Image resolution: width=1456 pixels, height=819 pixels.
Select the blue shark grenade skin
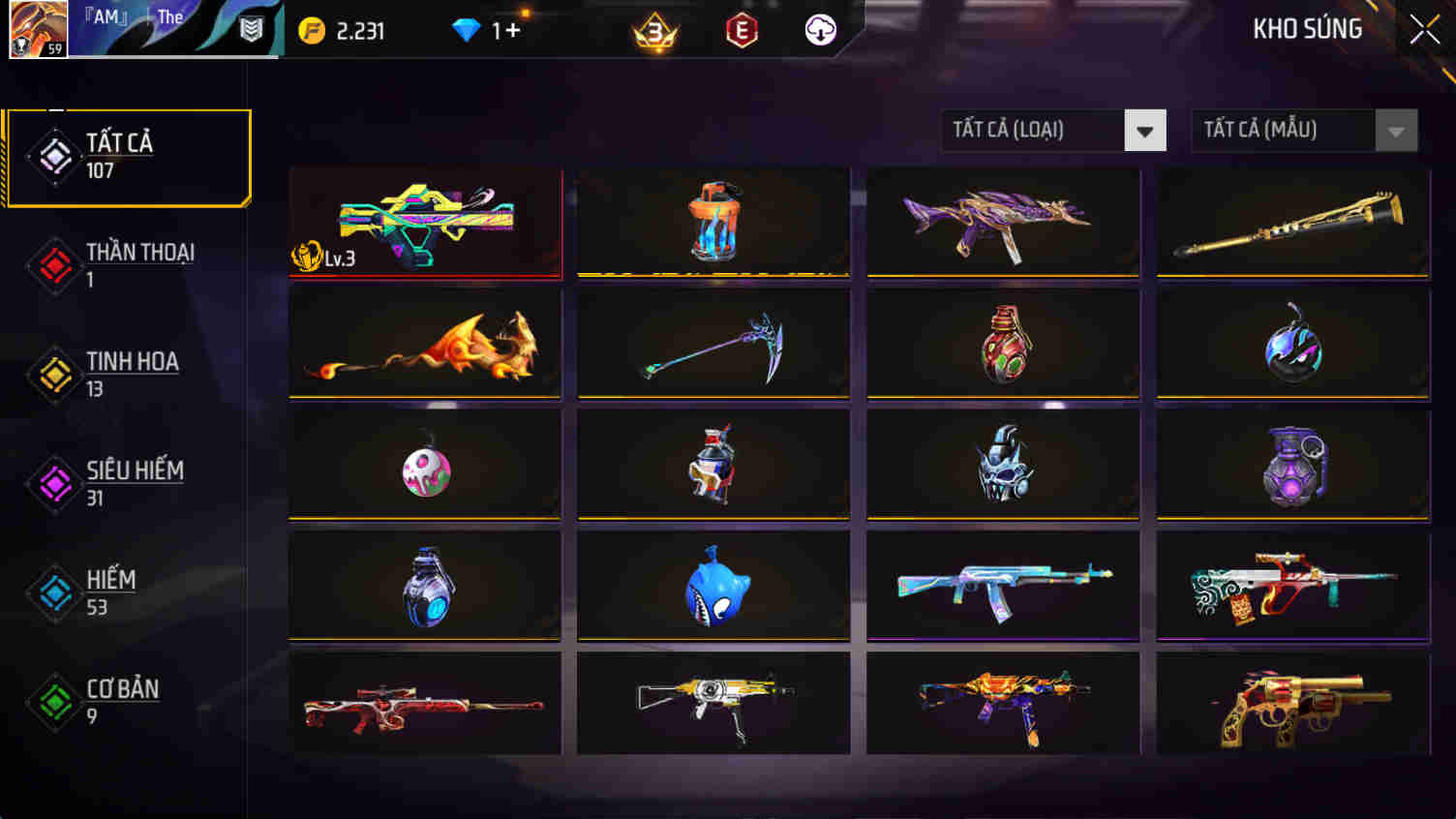click(x=713, y=585)
